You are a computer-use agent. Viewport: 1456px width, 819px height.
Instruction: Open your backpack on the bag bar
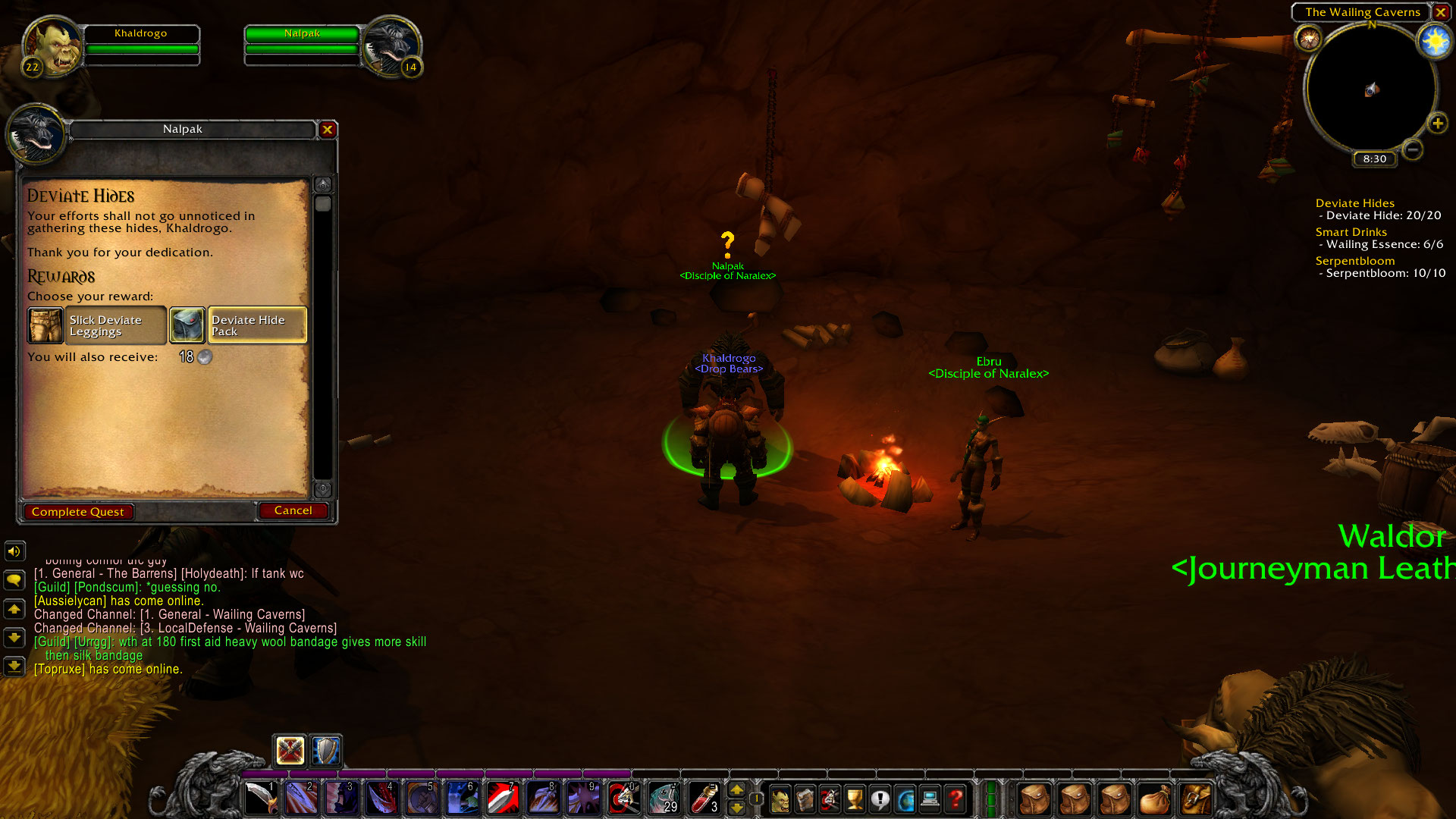1196,798
